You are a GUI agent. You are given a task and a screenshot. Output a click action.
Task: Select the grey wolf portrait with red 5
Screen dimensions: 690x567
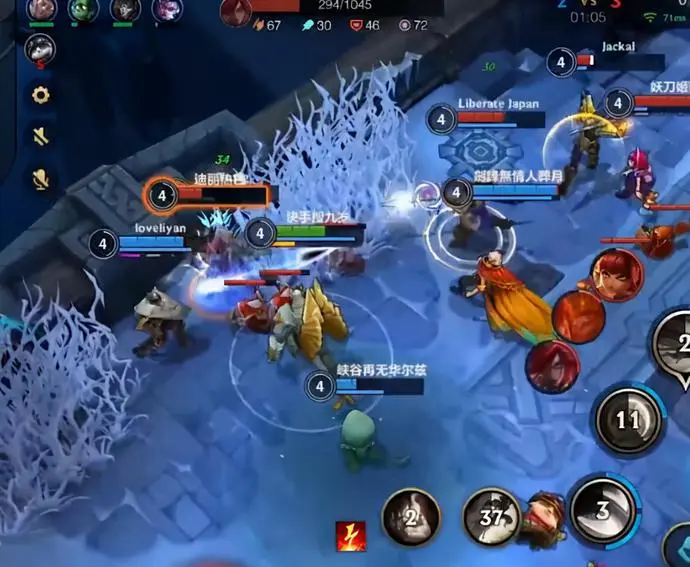click(x=40, y=48)
